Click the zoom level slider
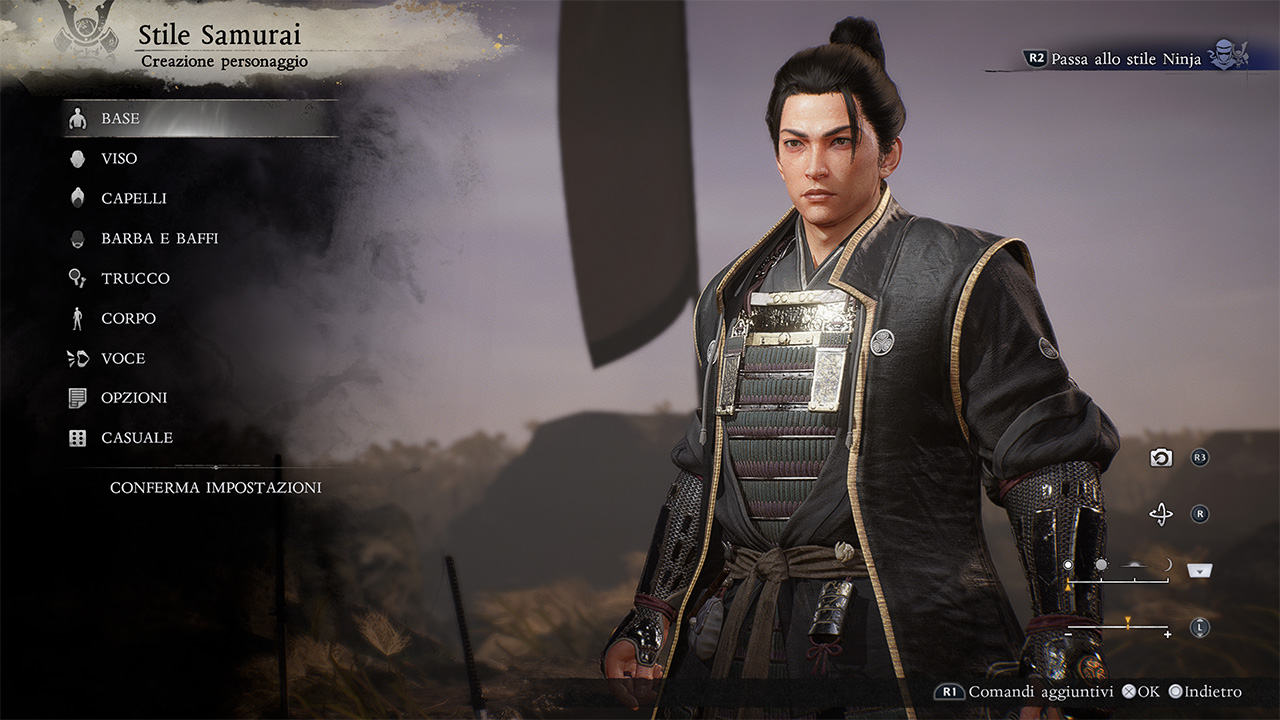Image resolution: width=1280 pixels, height=720 pixels. (x=1119, y=627)
